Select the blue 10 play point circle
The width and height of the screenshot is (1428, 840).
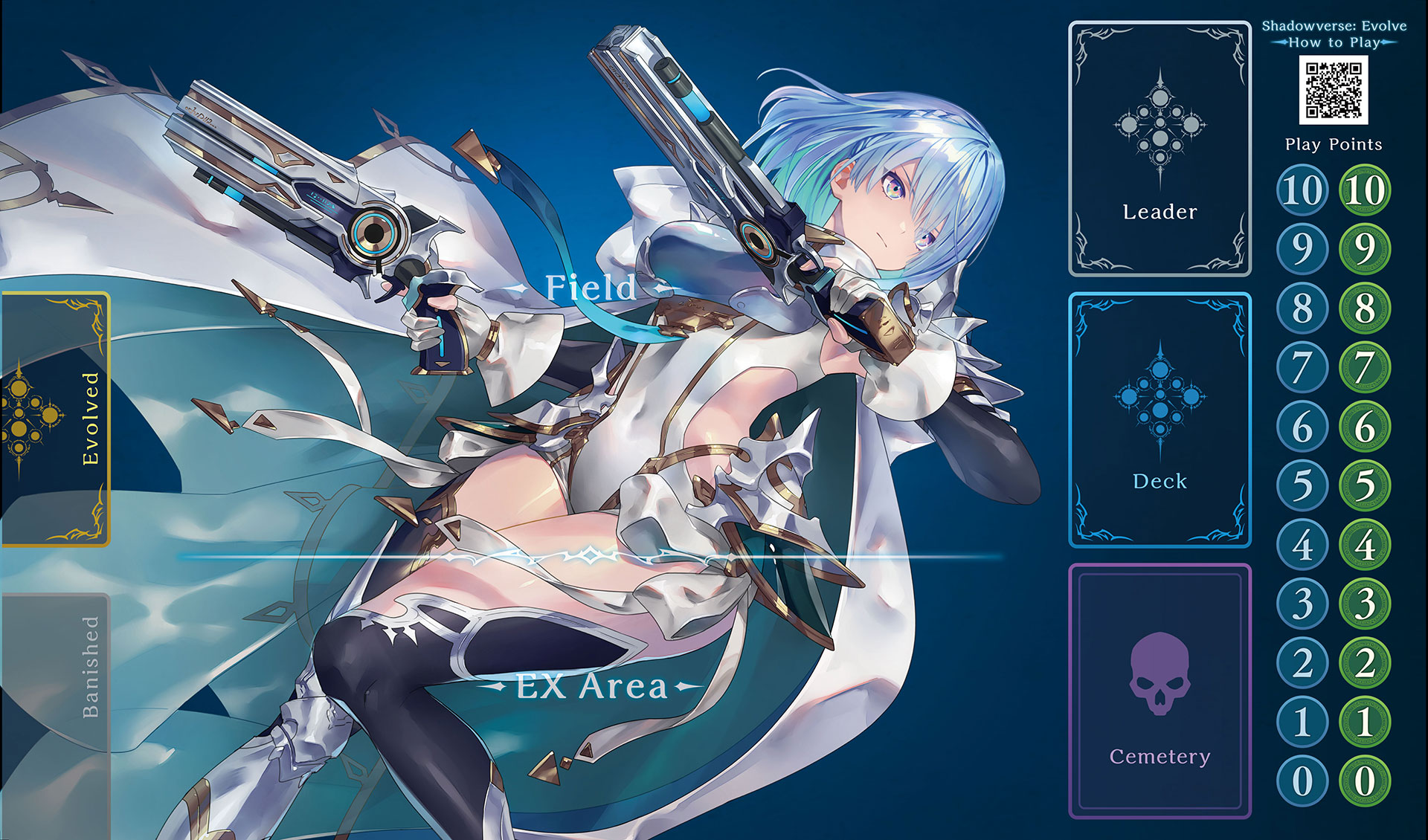point(1302,190)
